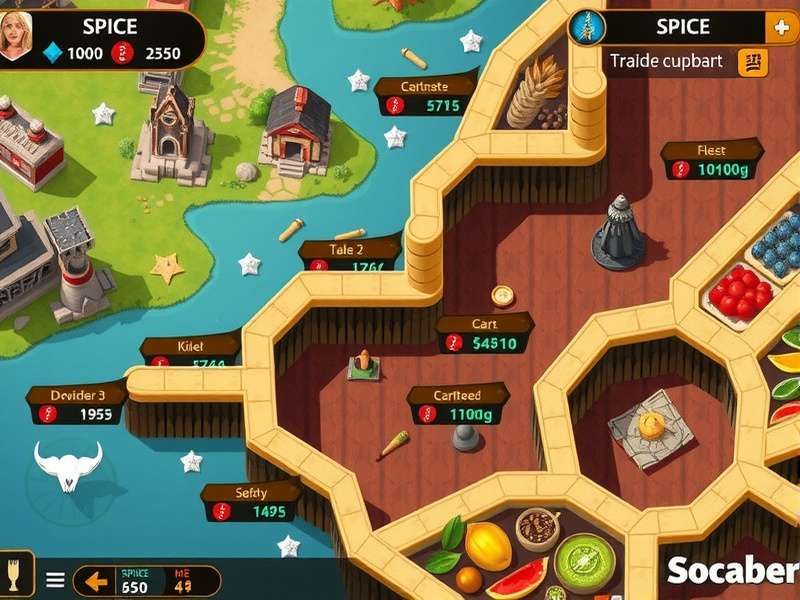The image size is (800, 600).
Task: Select the Devider 3 1955 marker
Action: (77, 404)
